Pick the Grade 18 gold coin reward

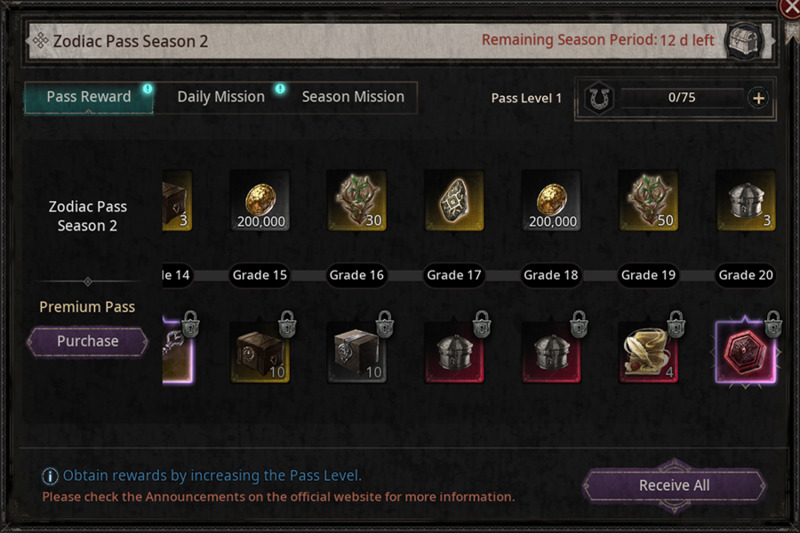click(x=551, y=200)
